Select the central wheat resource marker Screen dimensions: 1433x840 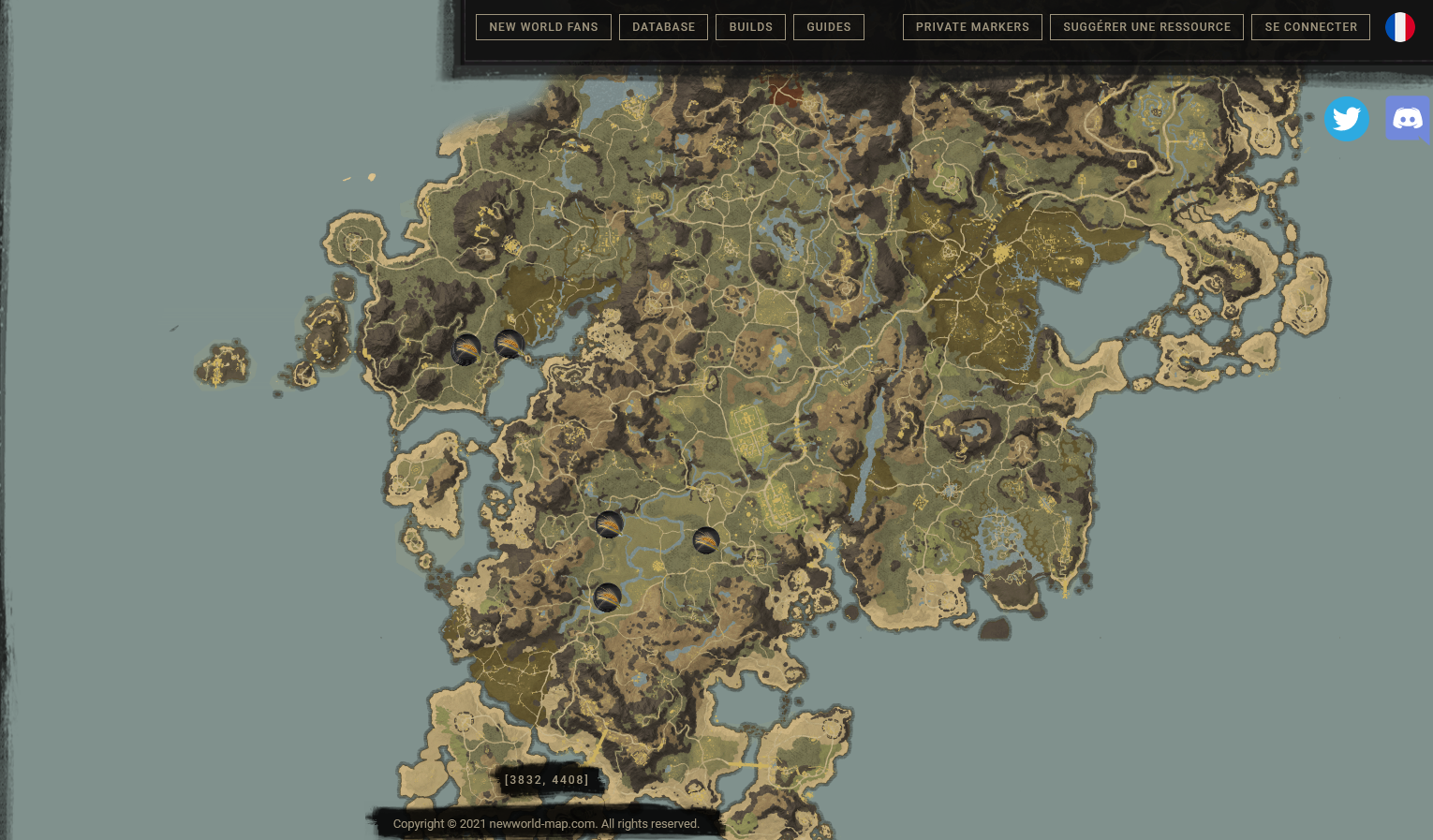(x=609, y=524)
